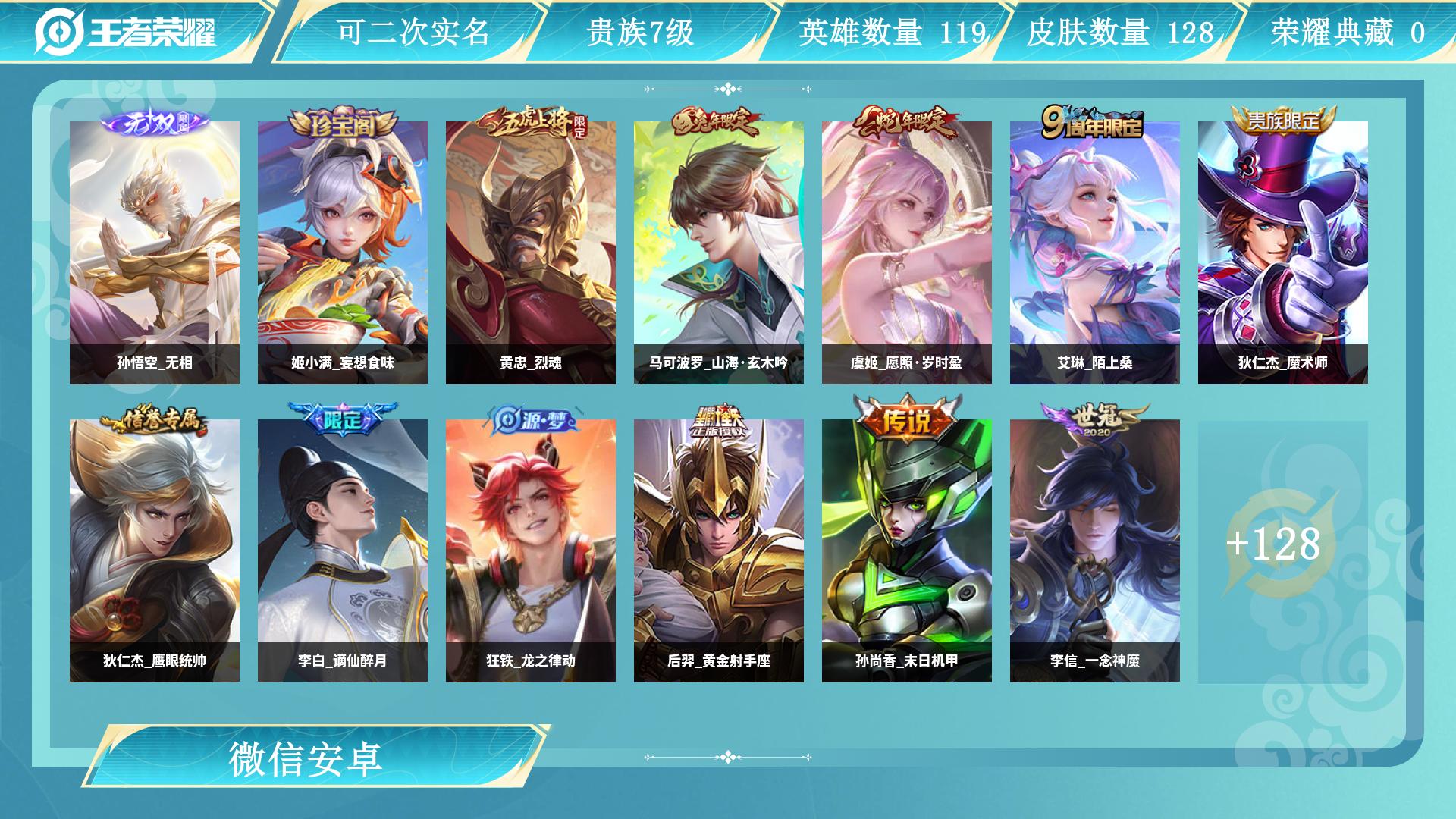Open the 狄仁杰_鹰眼统帅 skin card
This screenshot has width=1456, height=819.
click(x=155, y=551)
